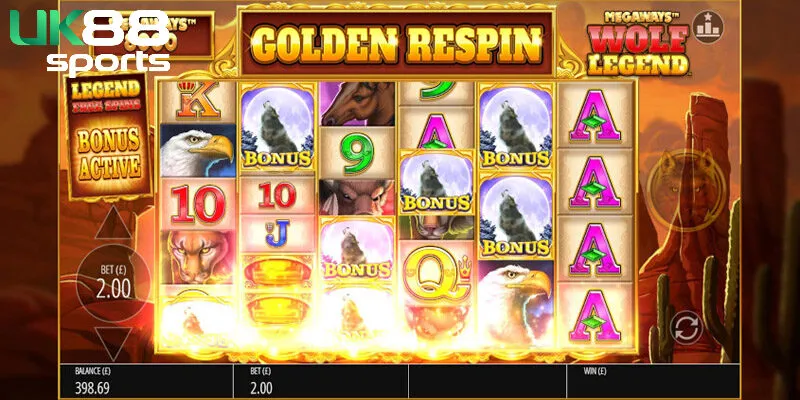
Task: Toggle autoplay with the circular arrows icon
Action: pyautogui.click(x=684, y=326)
